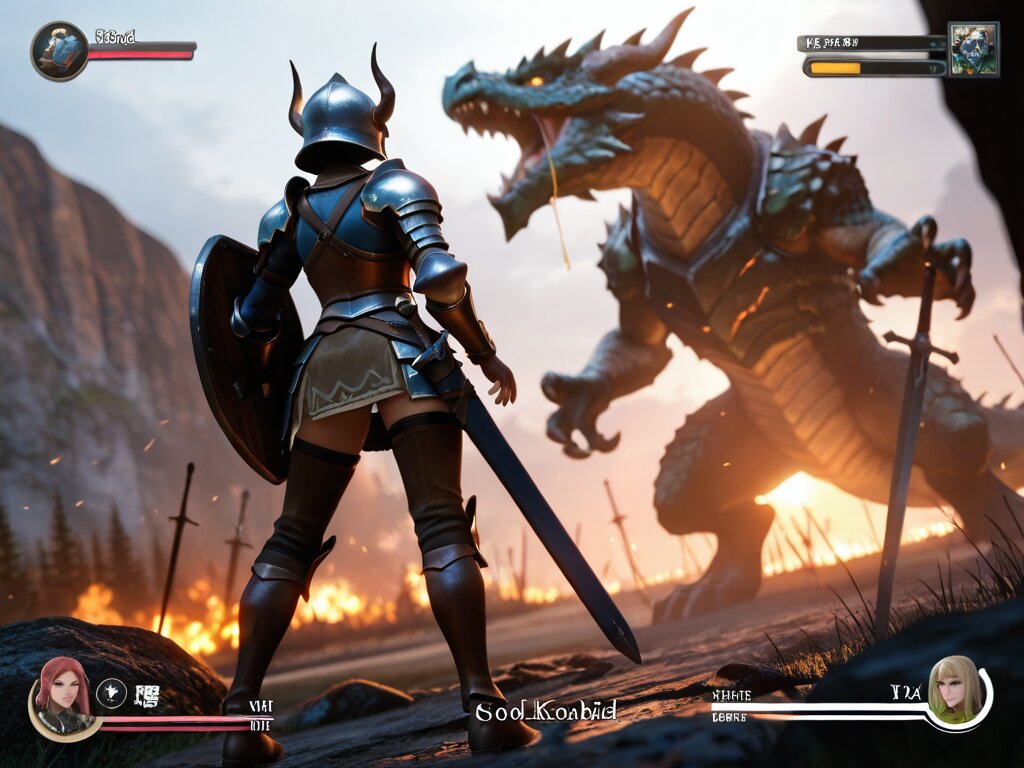Click the armored knight portrait icon

tap(59, 51)
